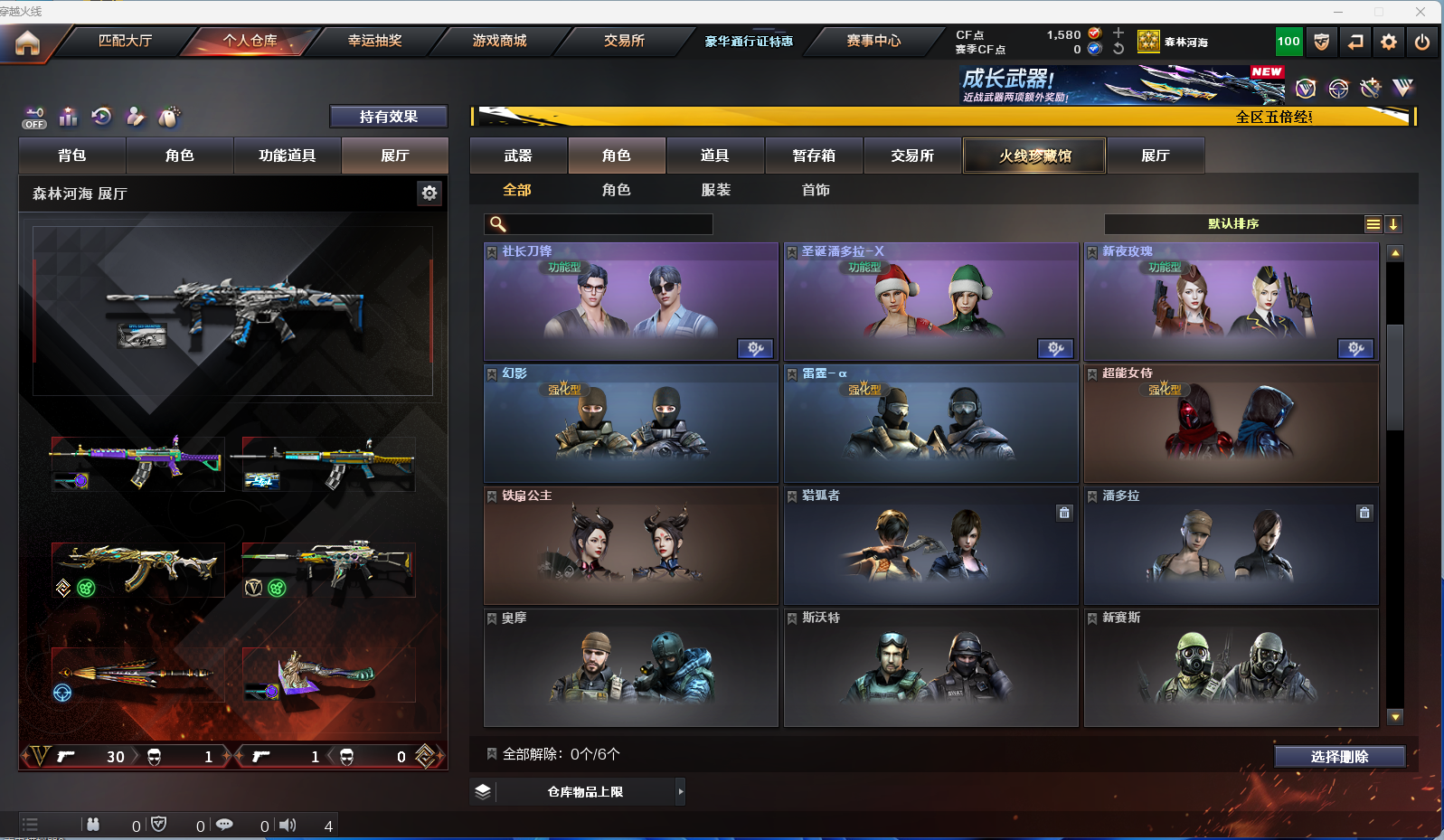1444x840 pixels.
Task: Click the 持有效果 button
Action: click(x=388, y=117)
